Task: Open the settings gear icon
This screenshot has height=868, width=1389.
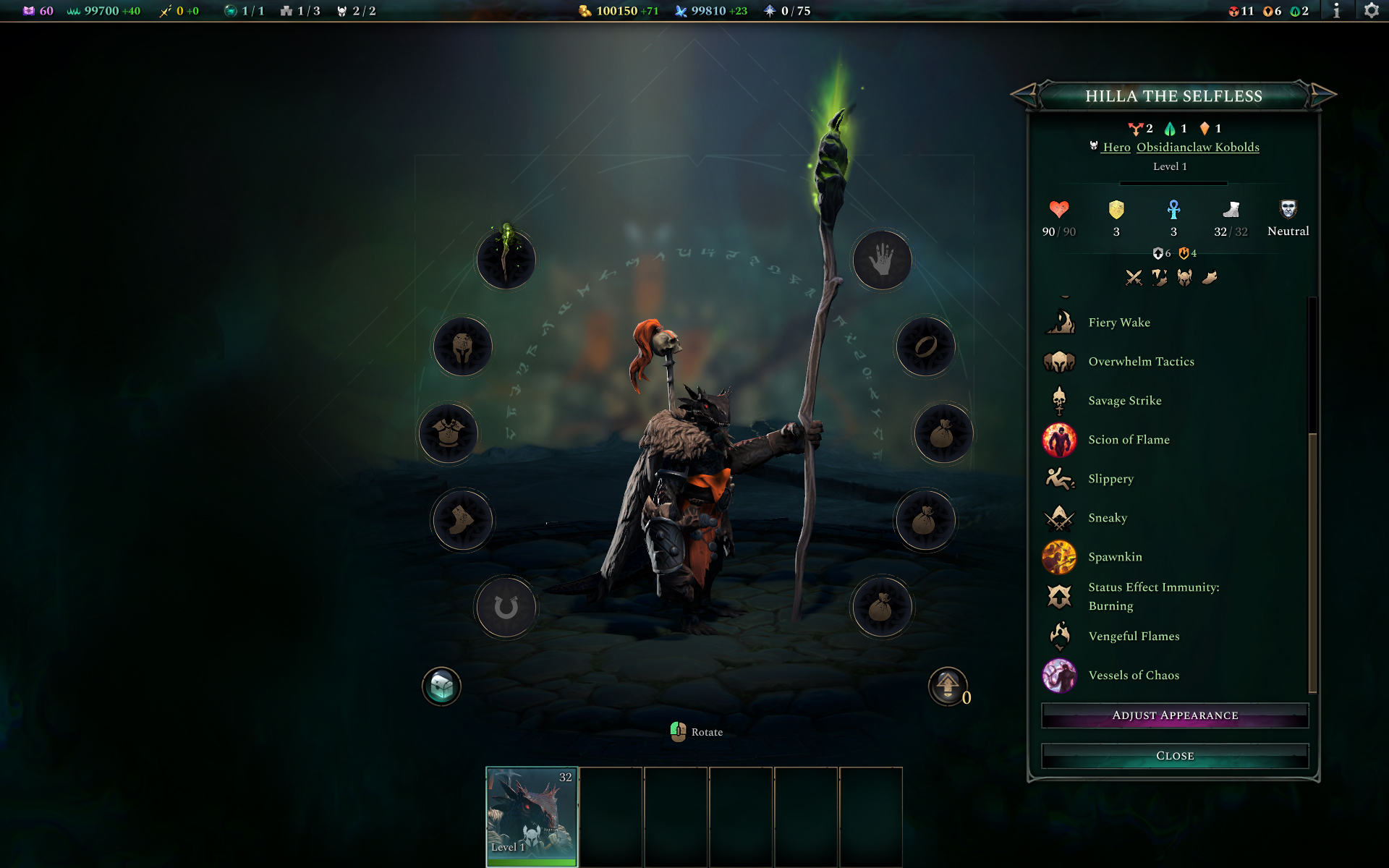Action: [1372, 11]
